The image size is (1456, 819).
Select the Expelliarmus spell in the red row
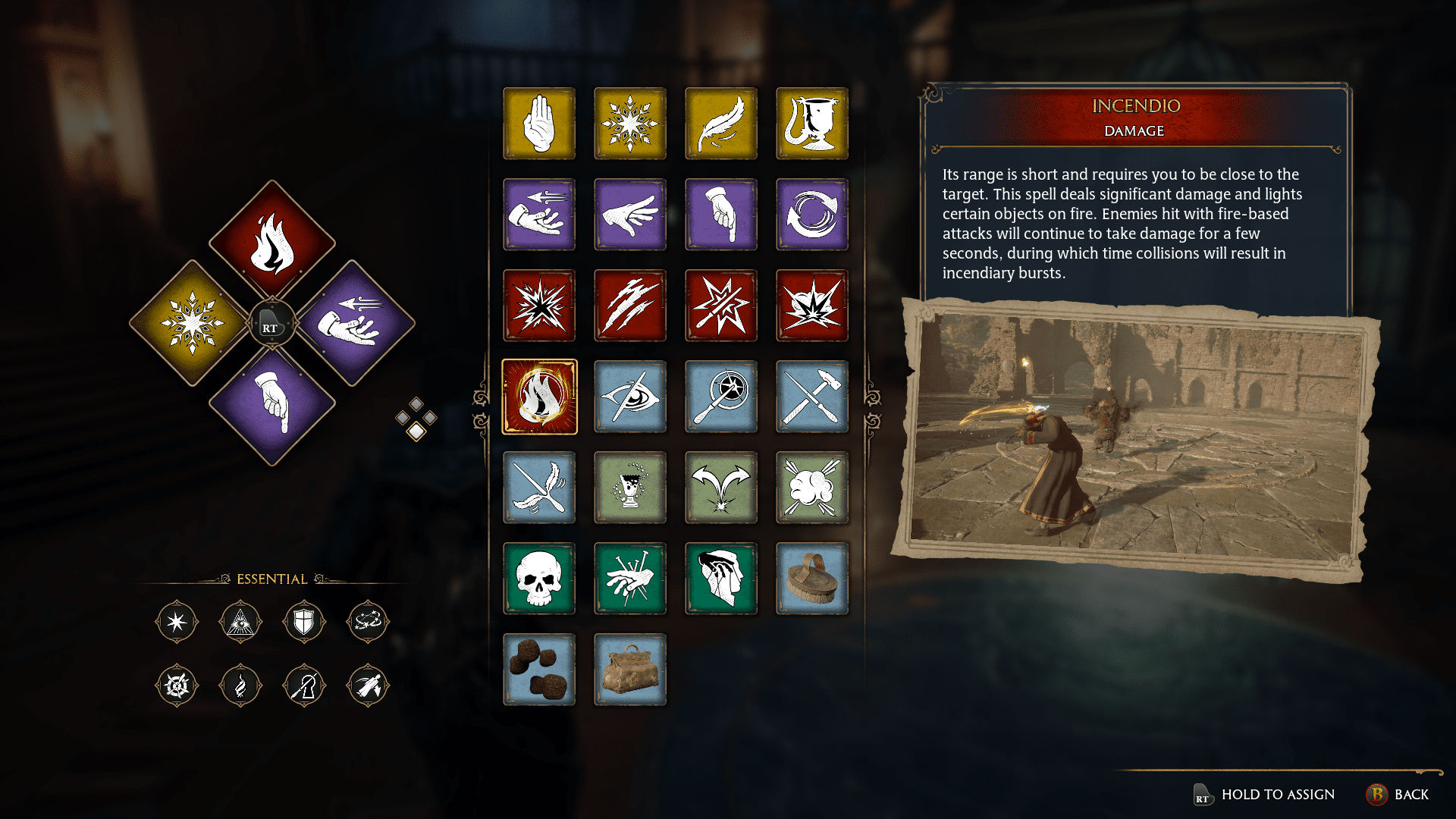(x=721, y=306)
